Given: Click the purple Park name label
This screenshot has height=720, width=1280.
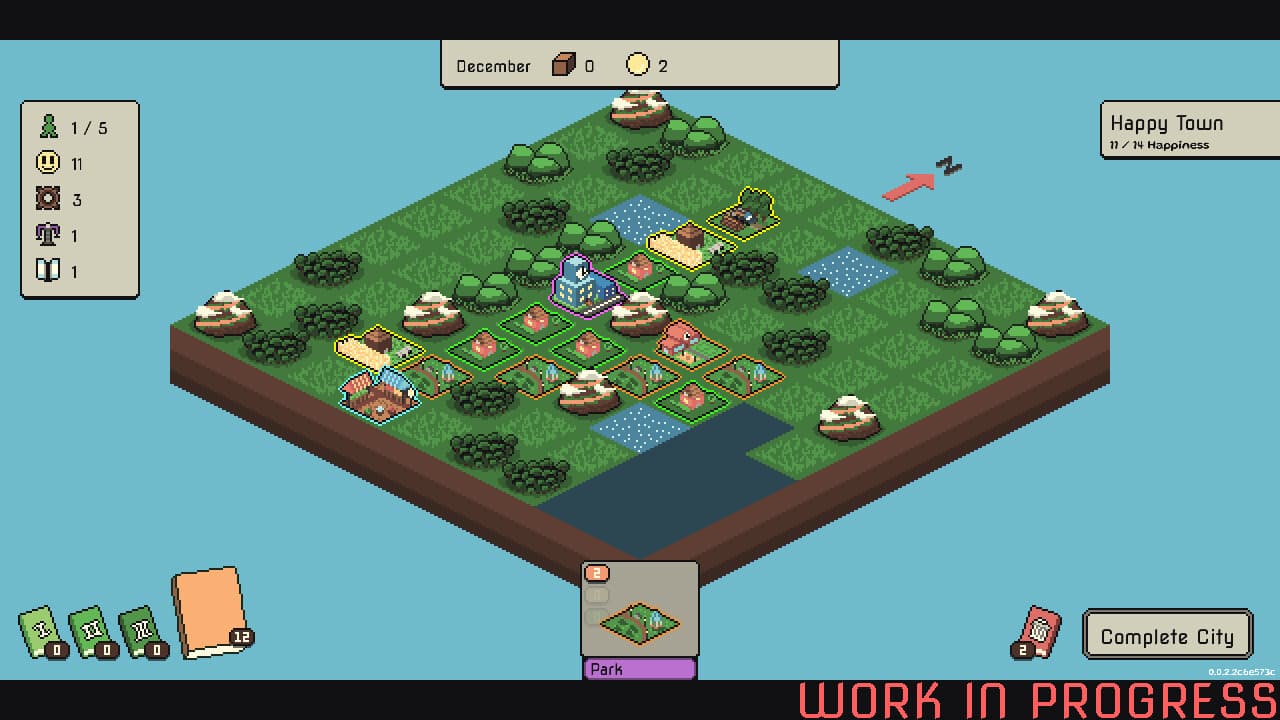Looking at the screenshot, I should coord(638,668).
